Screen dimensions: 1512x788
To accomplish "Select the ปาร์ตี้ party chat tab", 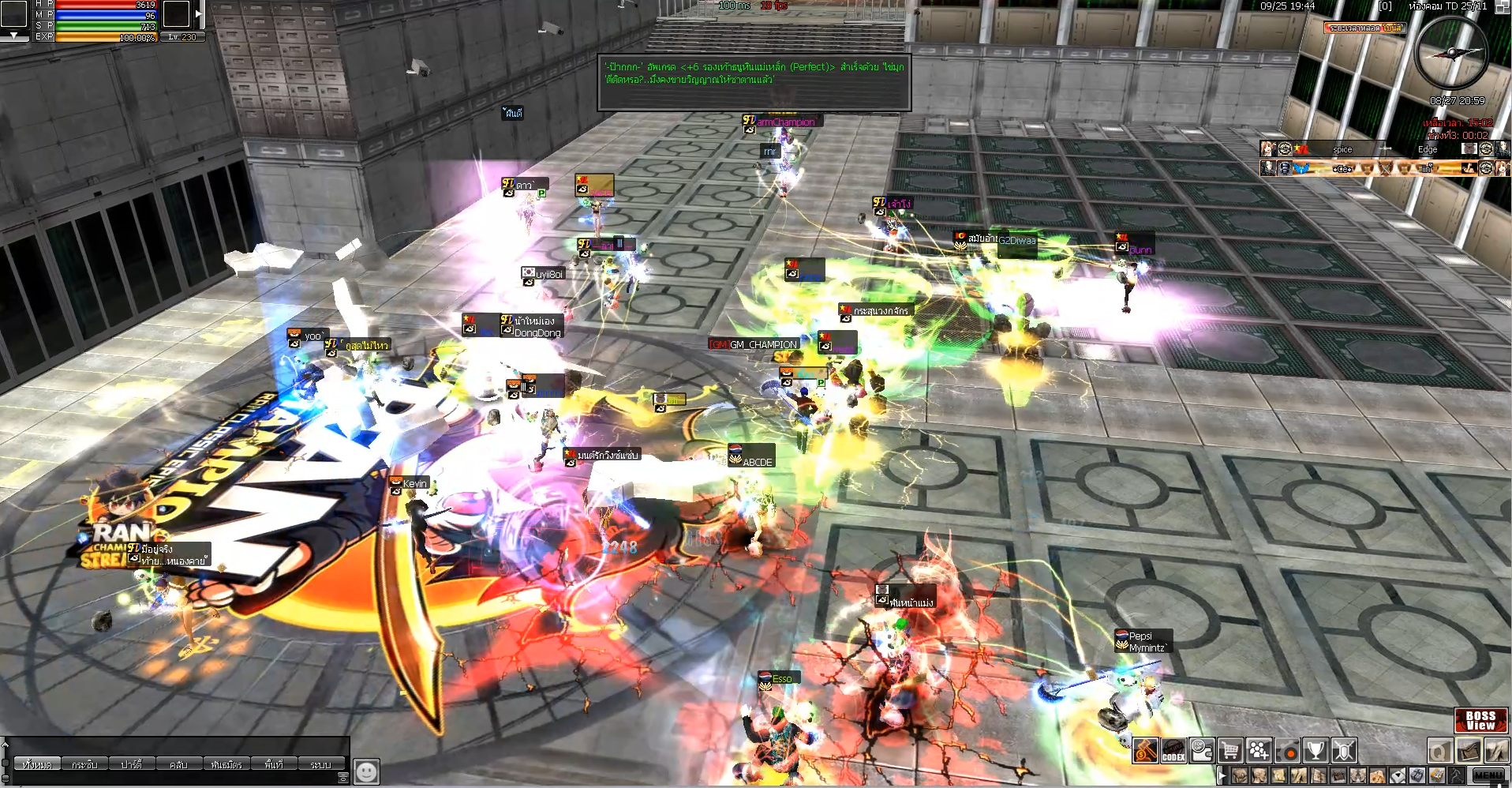I will click(132, 764).
